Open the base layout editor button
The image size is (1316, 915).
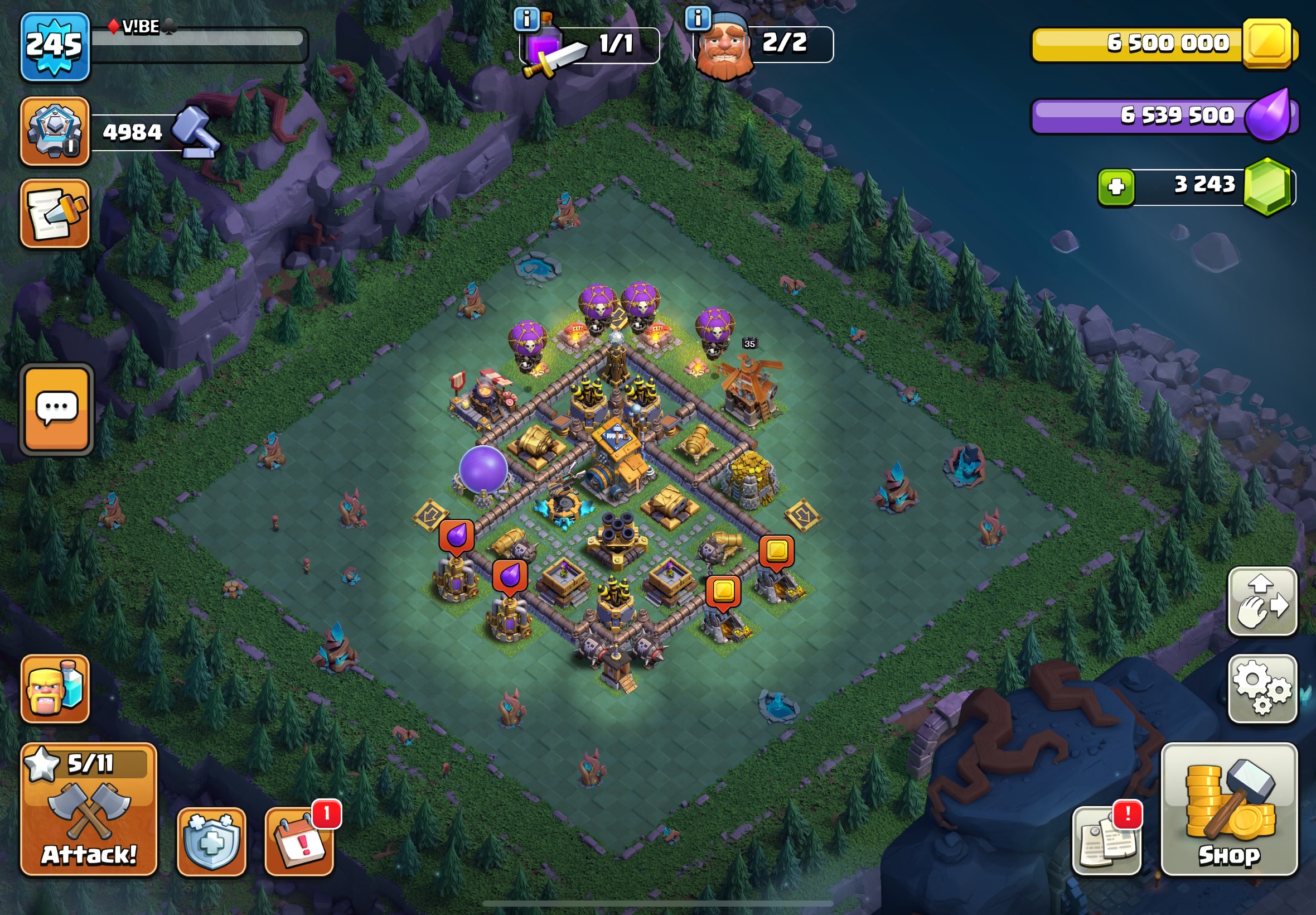pyautogui.click(x=55, y=213)
